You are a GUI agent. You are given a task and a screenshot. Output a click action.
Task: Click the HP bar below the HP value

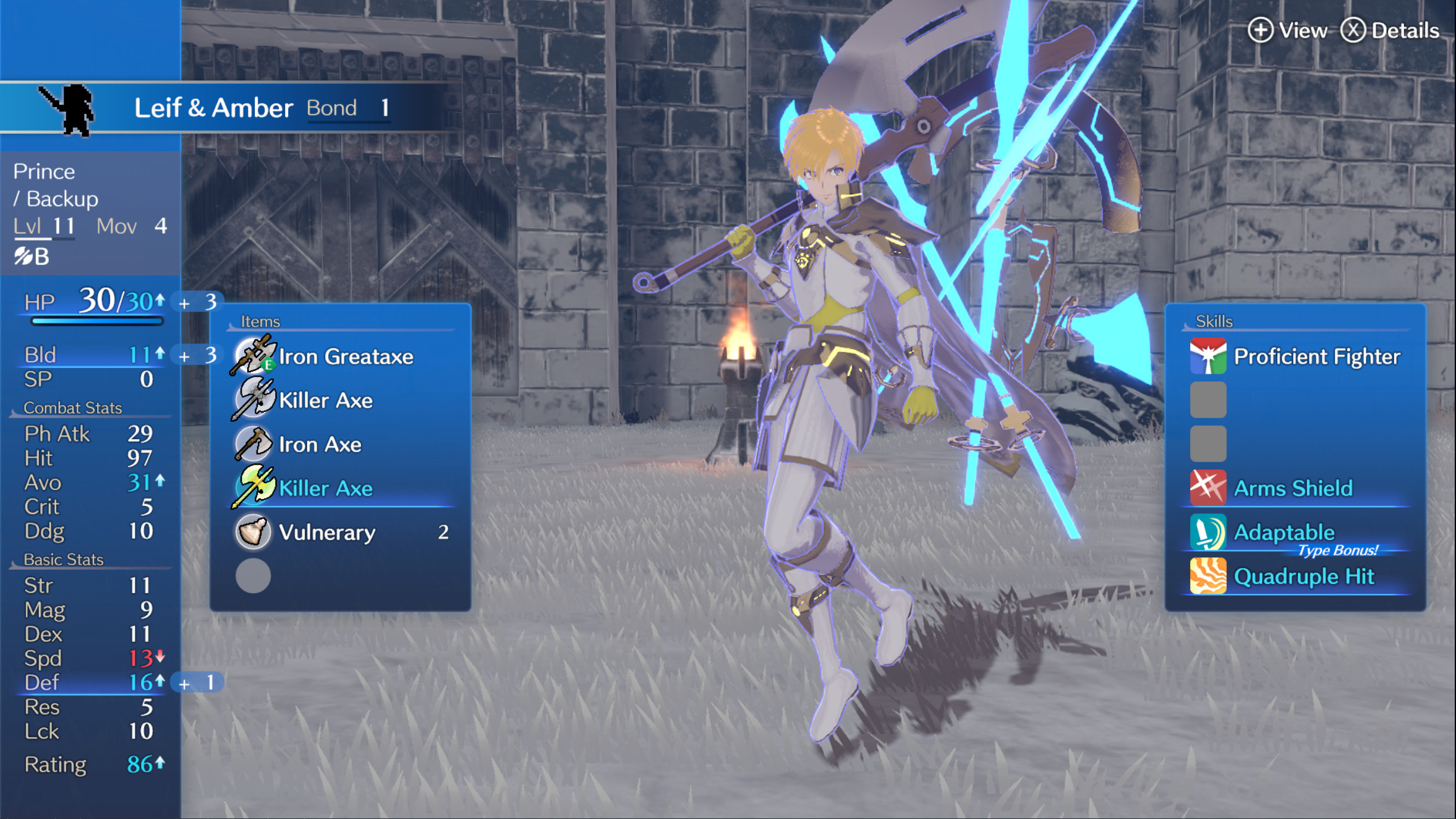pyautogui.click(x=96, y=320)
